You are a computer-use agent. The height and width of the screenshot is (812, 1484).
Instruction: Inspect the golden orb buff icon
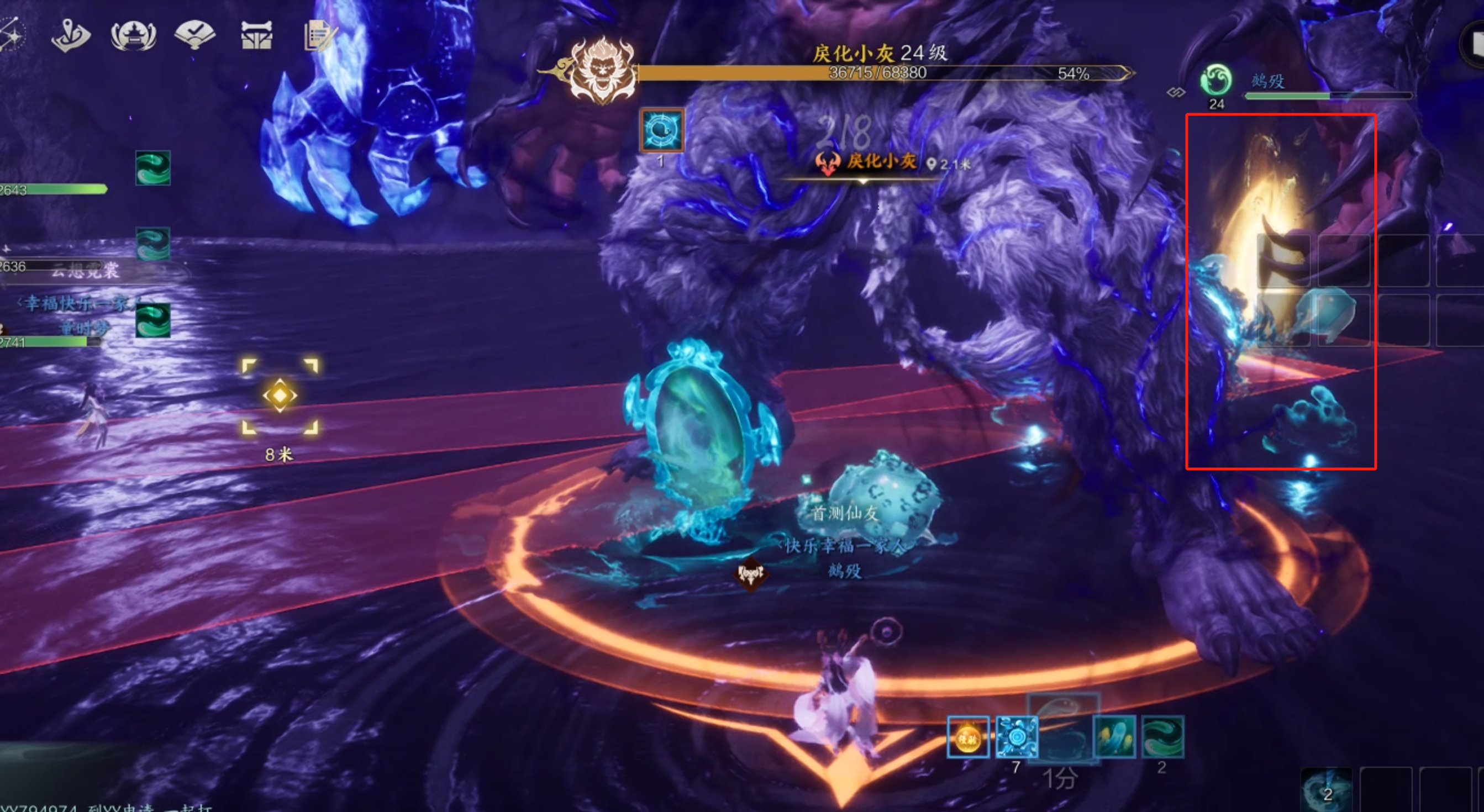[968, 737]
